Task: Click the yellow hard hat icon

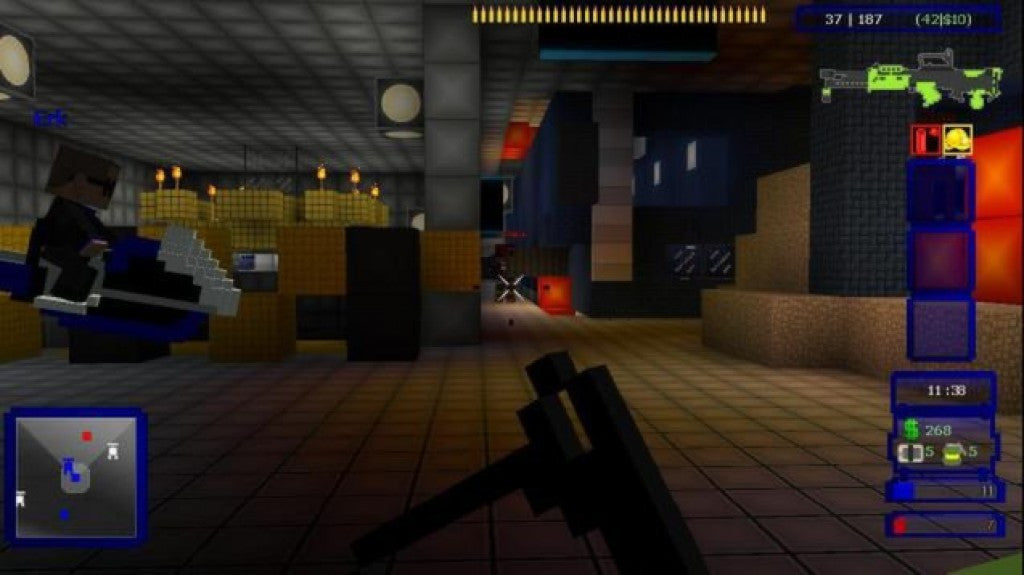Action: pyautogui.click(x=957, y=140)
